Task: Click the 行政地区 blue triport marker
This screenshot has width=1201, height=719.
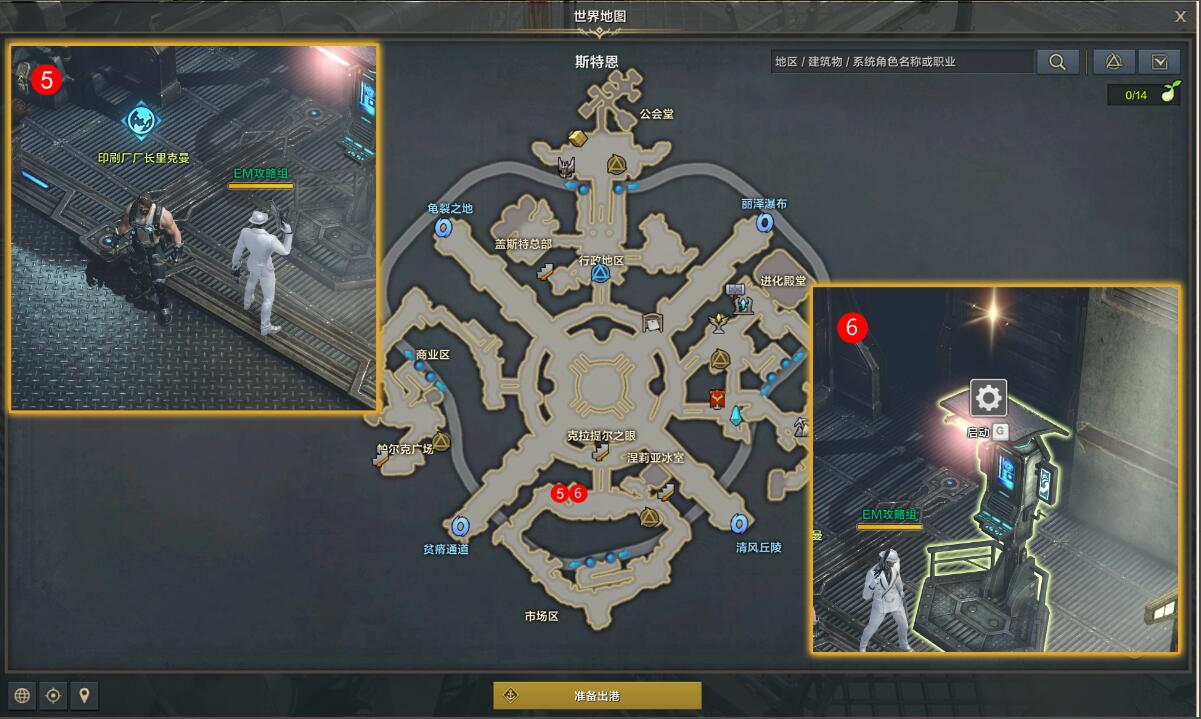Action: coord(600,273)
